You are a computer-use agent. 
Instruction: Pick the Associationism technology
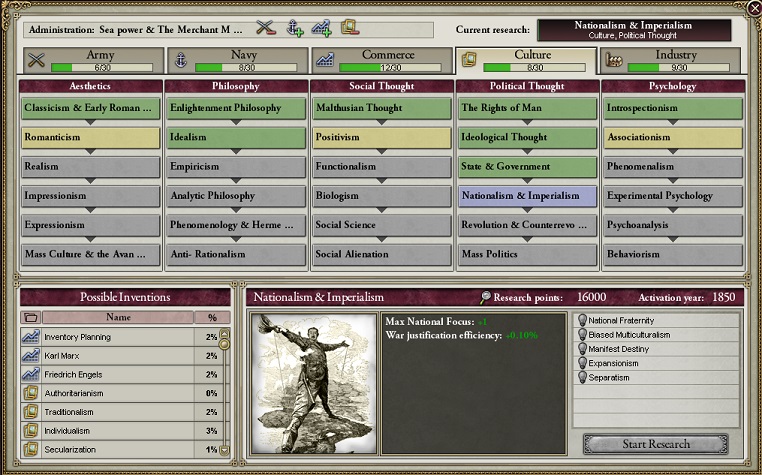673,137
